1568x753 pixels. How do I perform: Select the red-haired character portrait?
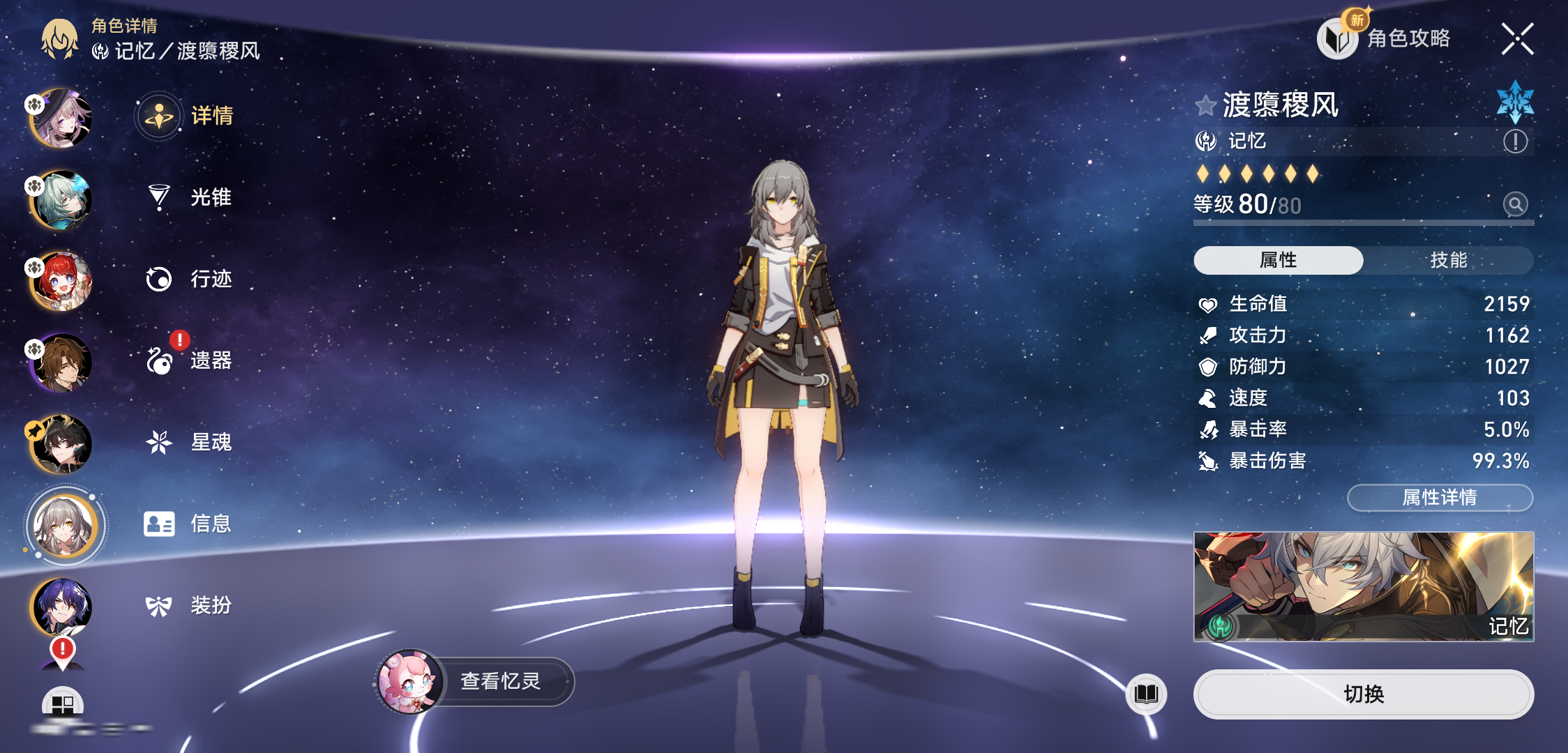(61, 281)
